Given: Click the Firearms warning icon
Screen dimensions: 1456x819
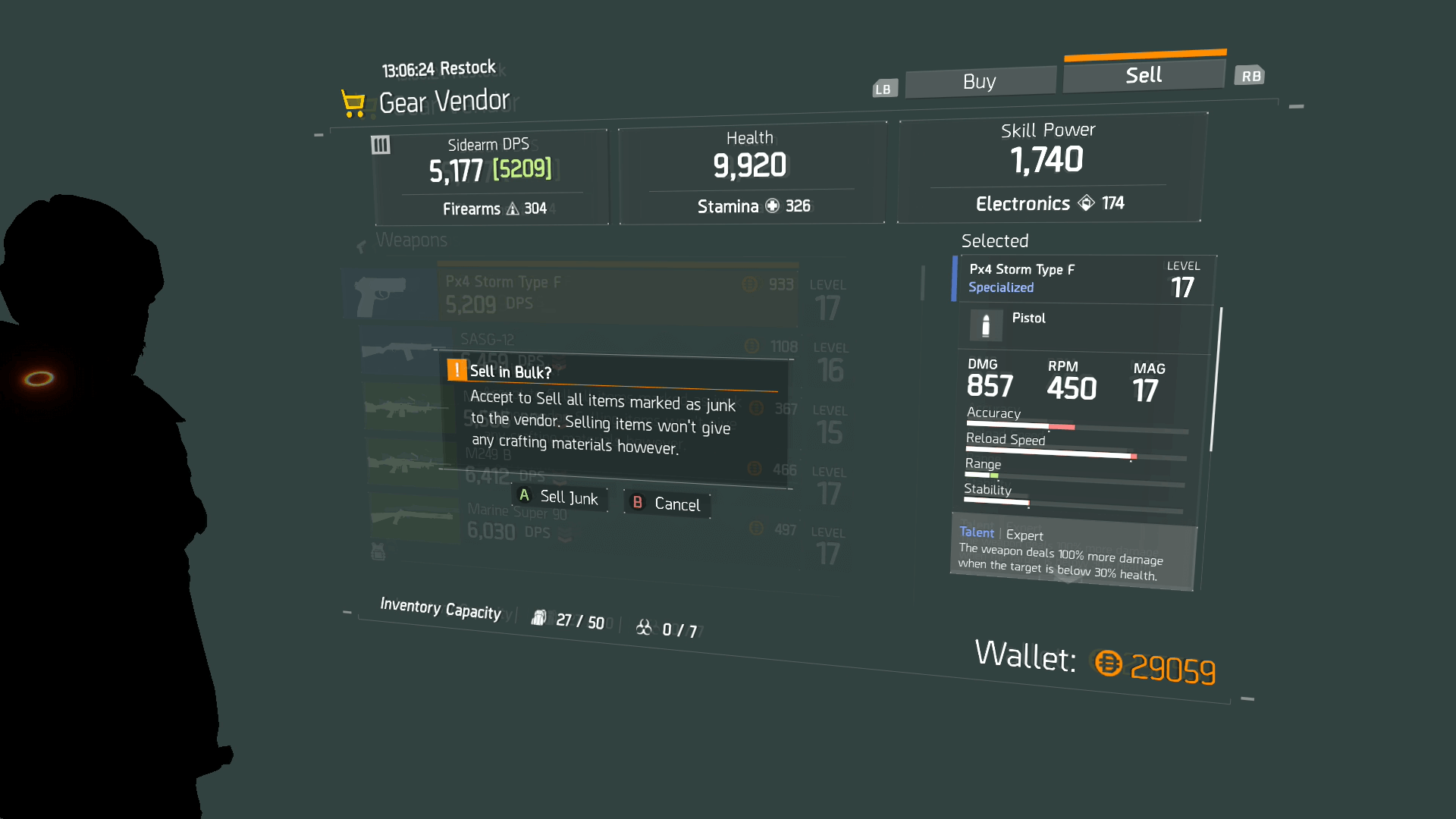Looking at the screenshot, I should [x=514, y=208].
